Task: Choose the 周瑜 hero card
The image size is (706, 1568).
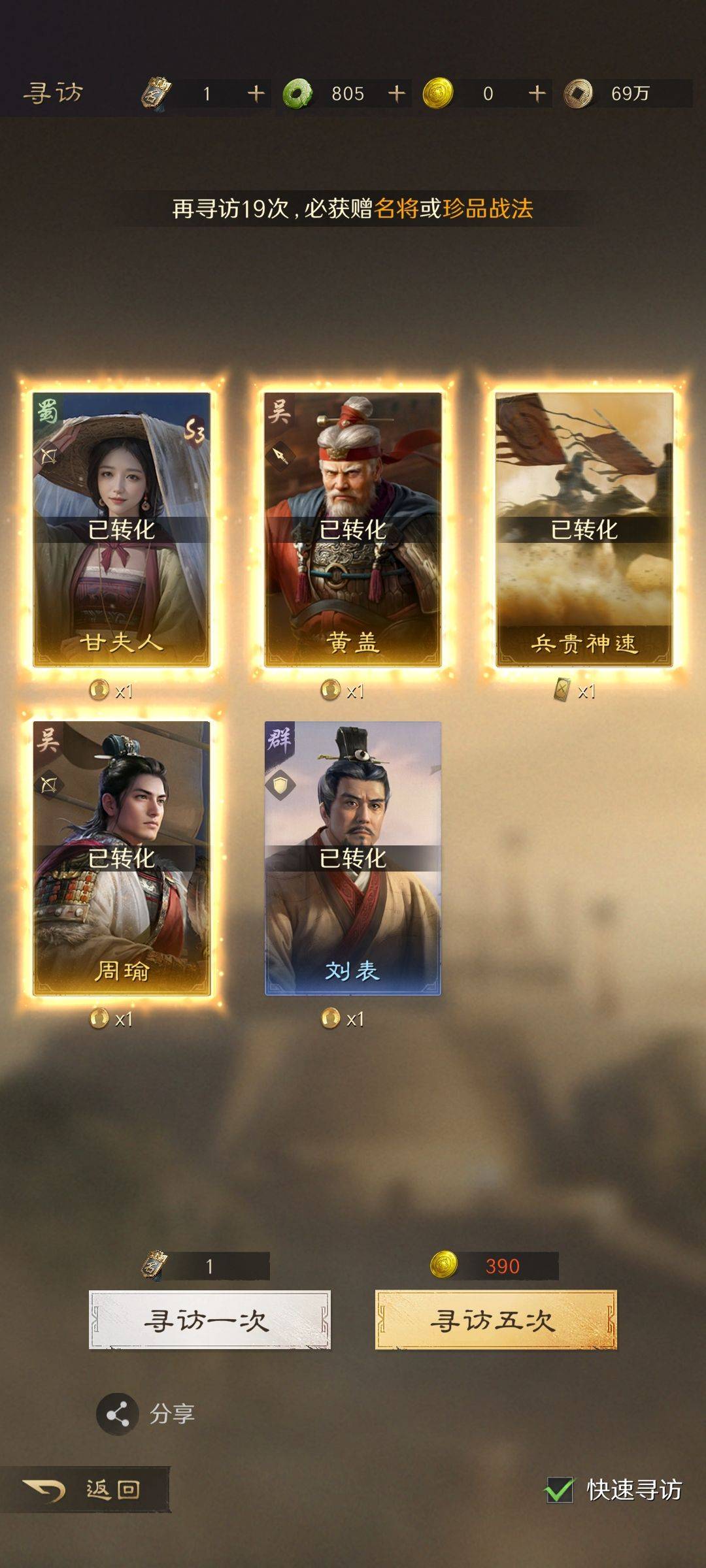Action: pyautogui.click(x=122, y=858)
